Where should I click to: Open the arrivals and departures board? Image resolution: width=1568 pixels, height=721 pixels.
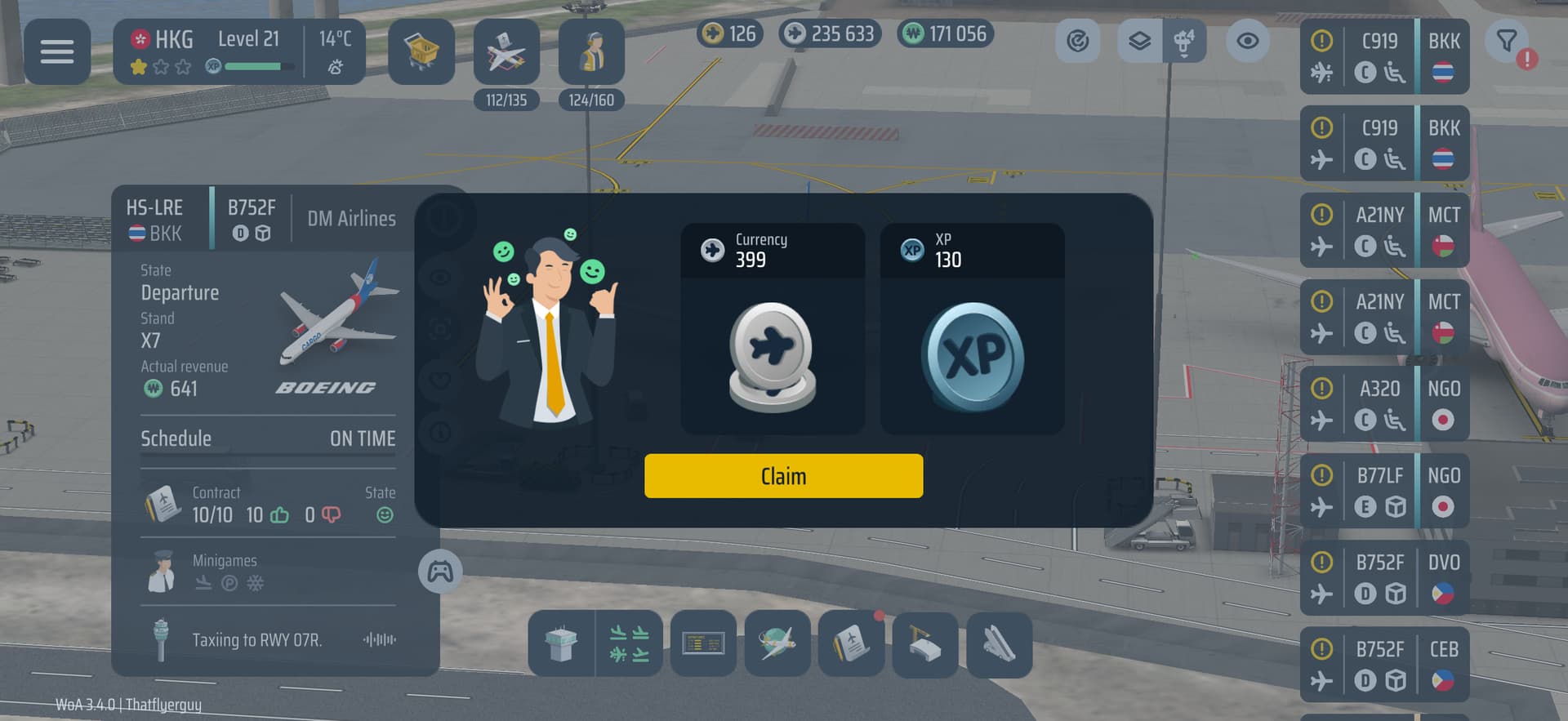629,644
